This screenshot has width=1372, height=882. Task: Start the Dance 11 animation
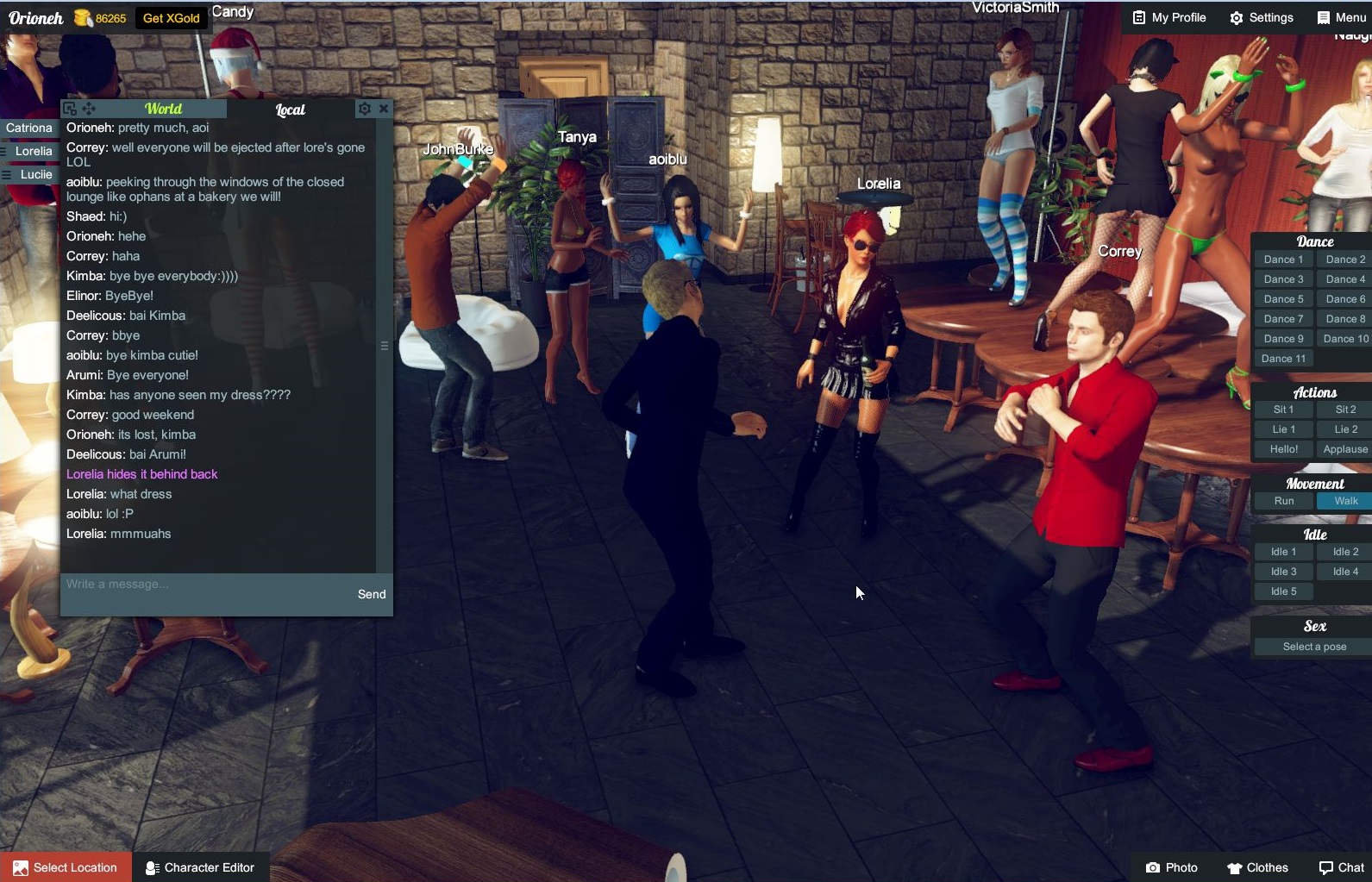pos(1283,359)
